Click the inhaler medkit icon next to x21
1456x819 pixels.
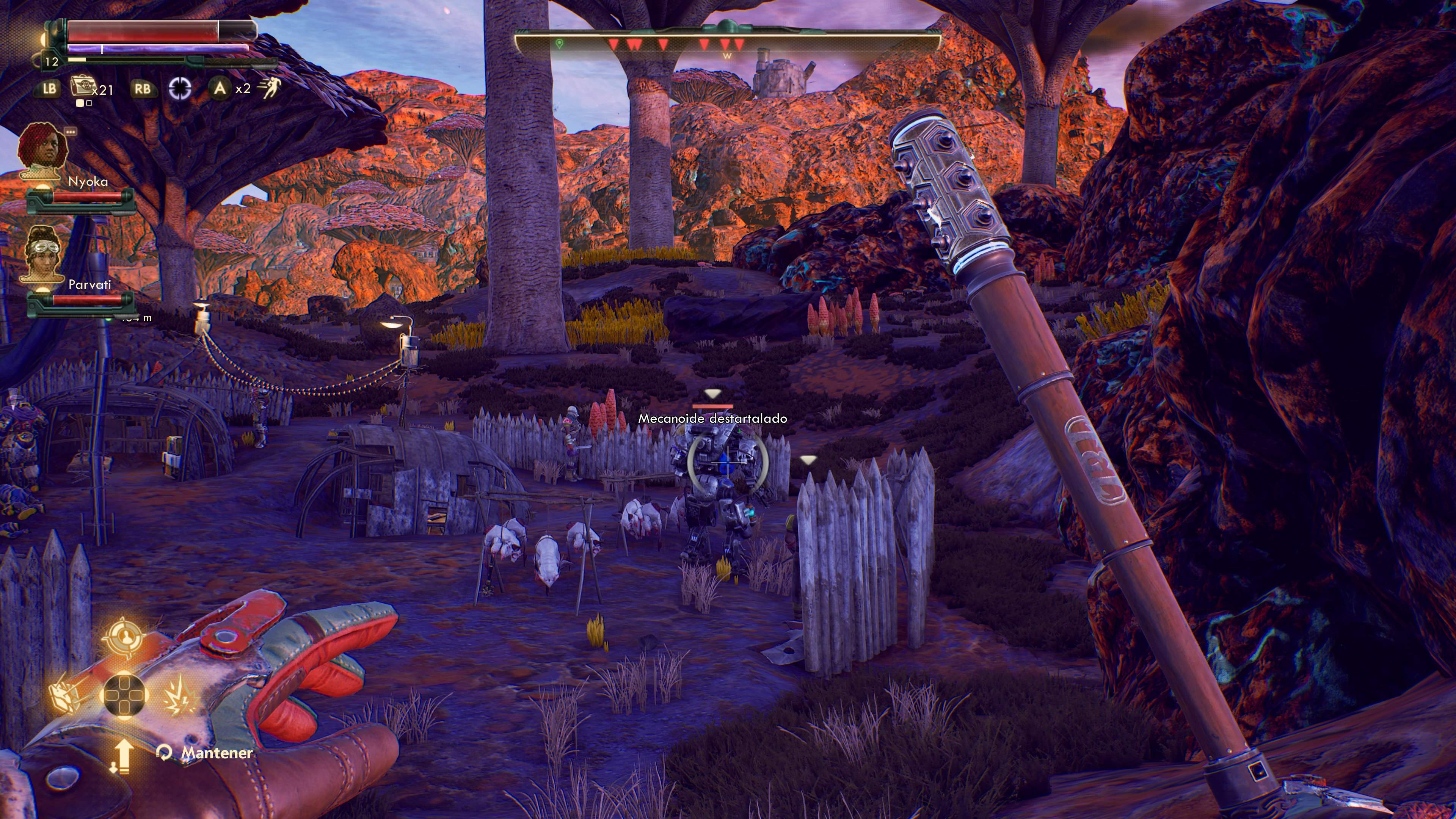click(83, 88)
